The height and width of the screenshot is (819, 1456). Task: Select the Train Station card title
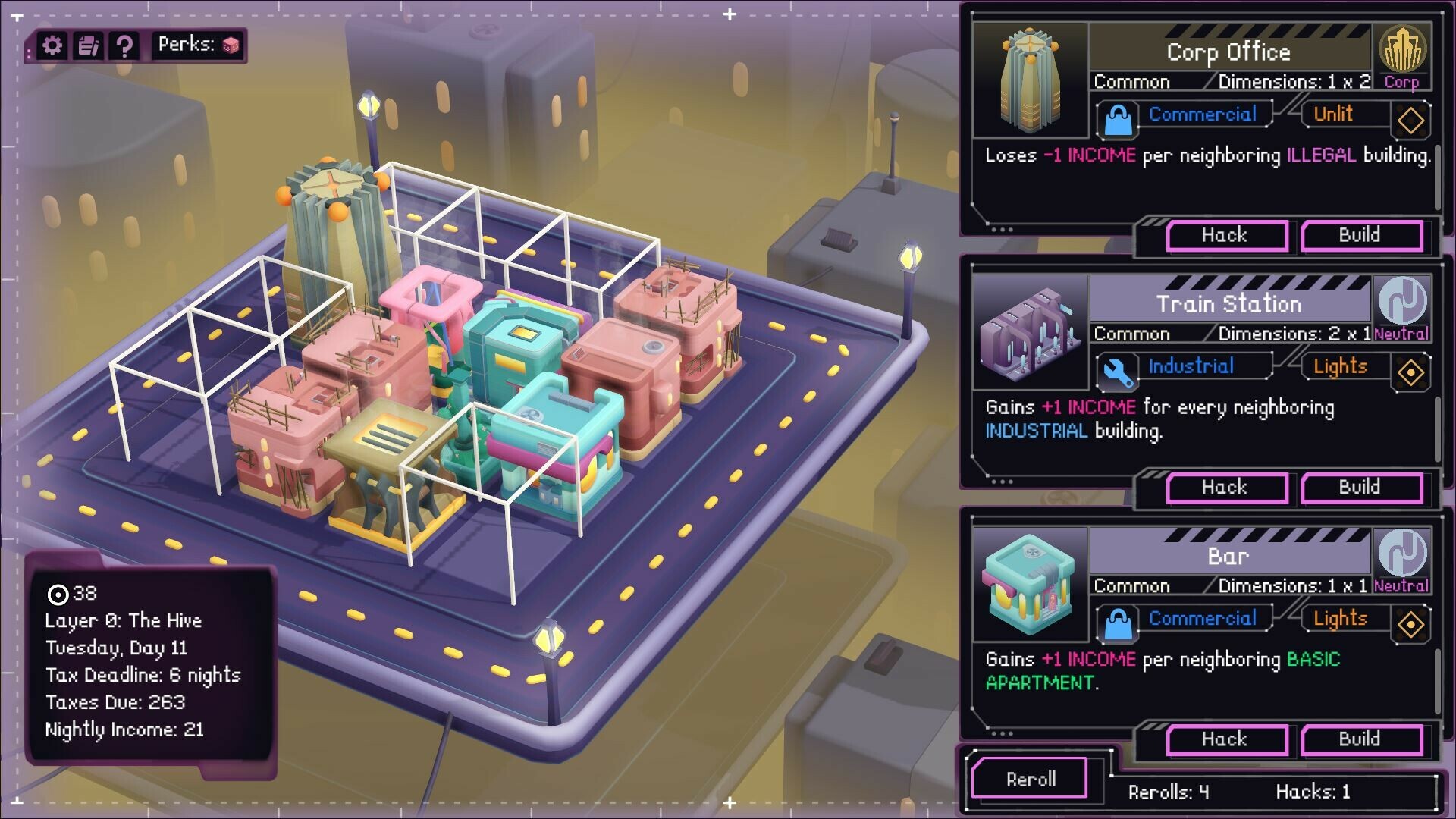[1228, 304]
